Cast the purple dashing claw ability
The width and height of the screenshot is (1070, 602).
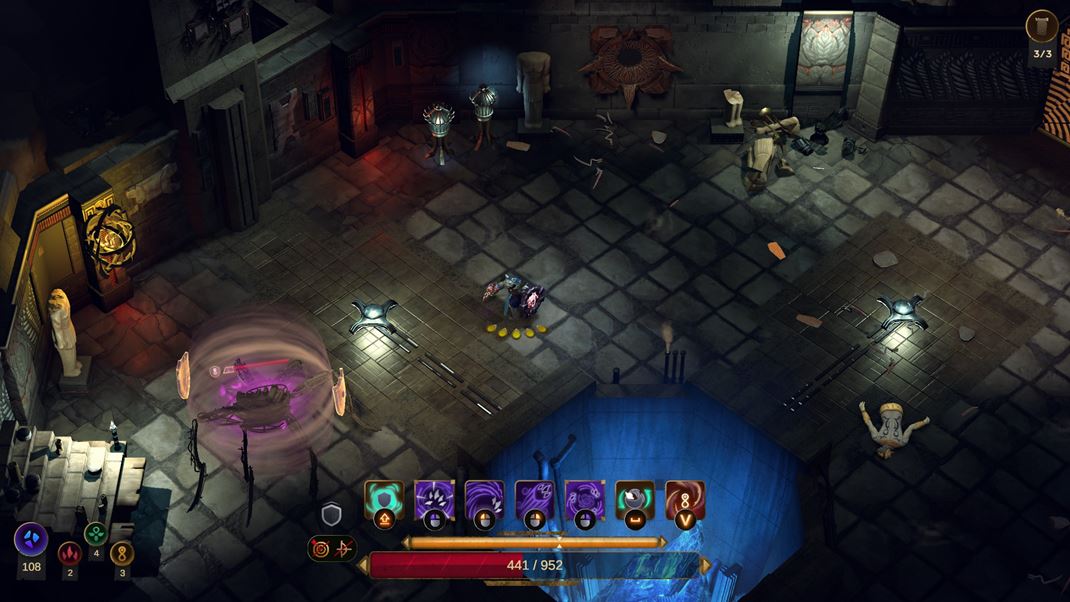click(534, 499)
